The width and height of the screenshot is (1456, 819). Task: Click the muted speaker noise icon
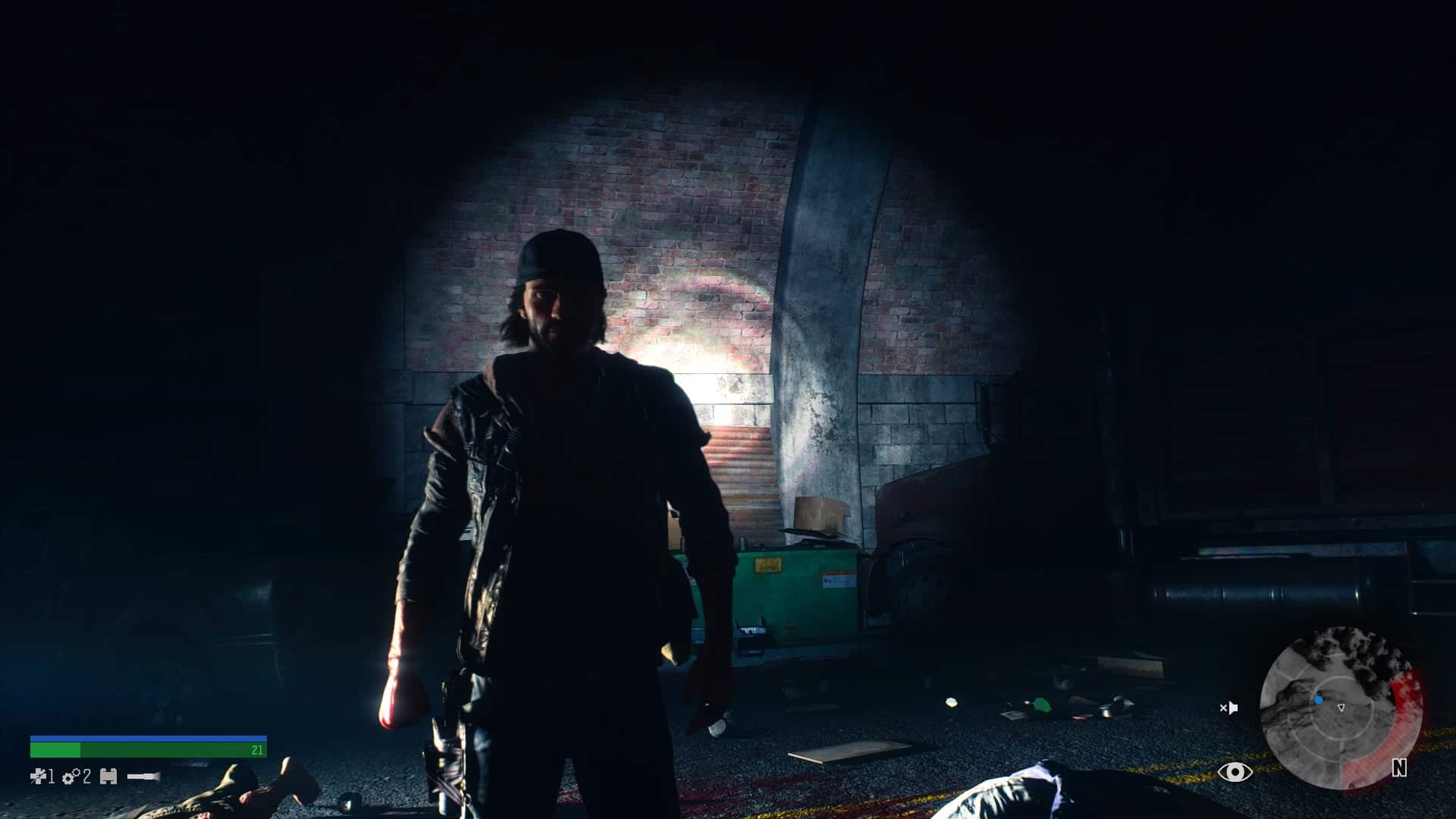[x=1228, y=708]
